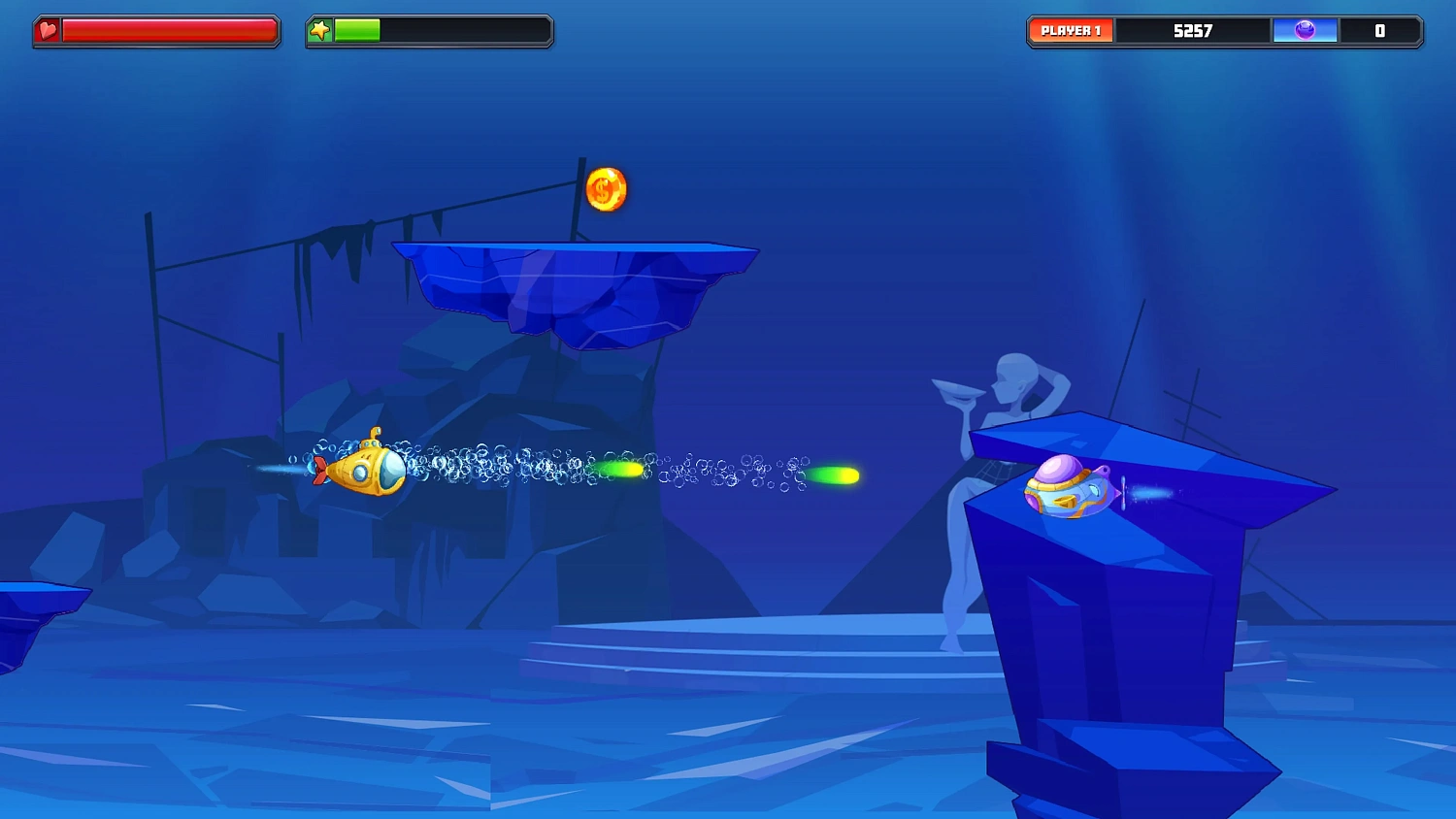Image resolution: width=1456 pixels, height=819 pixels.
Task: Click the green experience progress bar
Action: coord(359,29)
